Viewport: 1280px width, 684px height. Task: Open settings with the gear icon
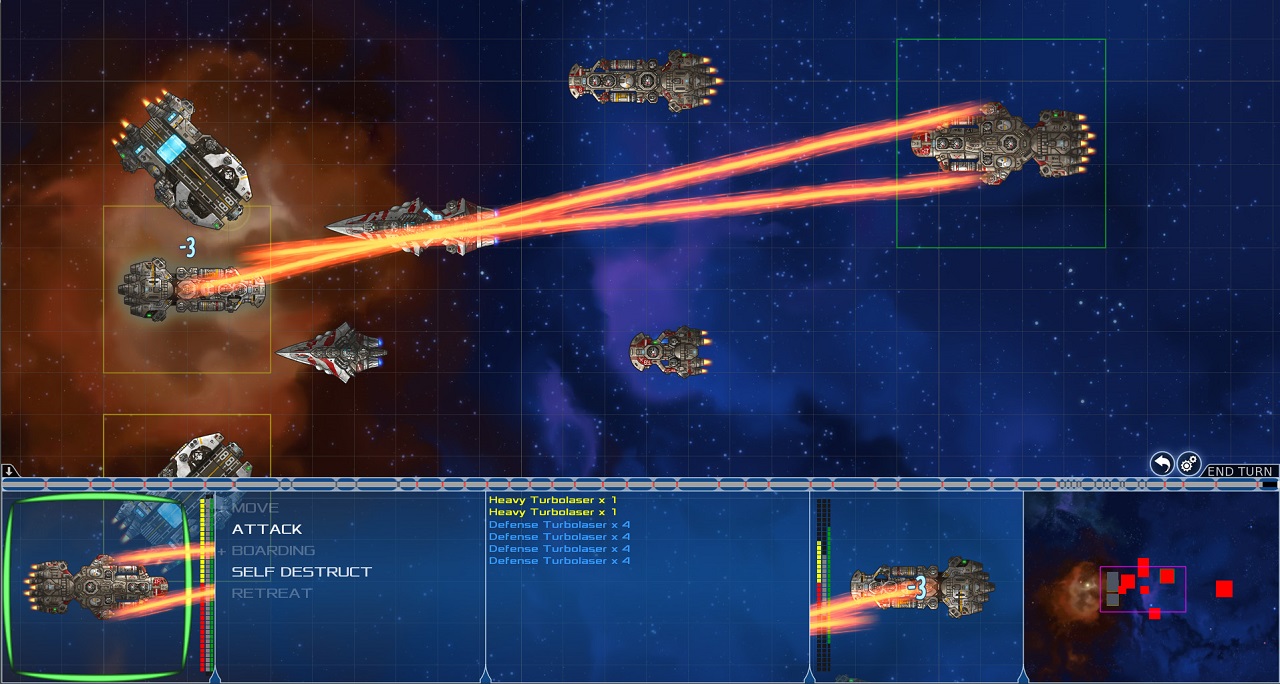pos(1188,464)
